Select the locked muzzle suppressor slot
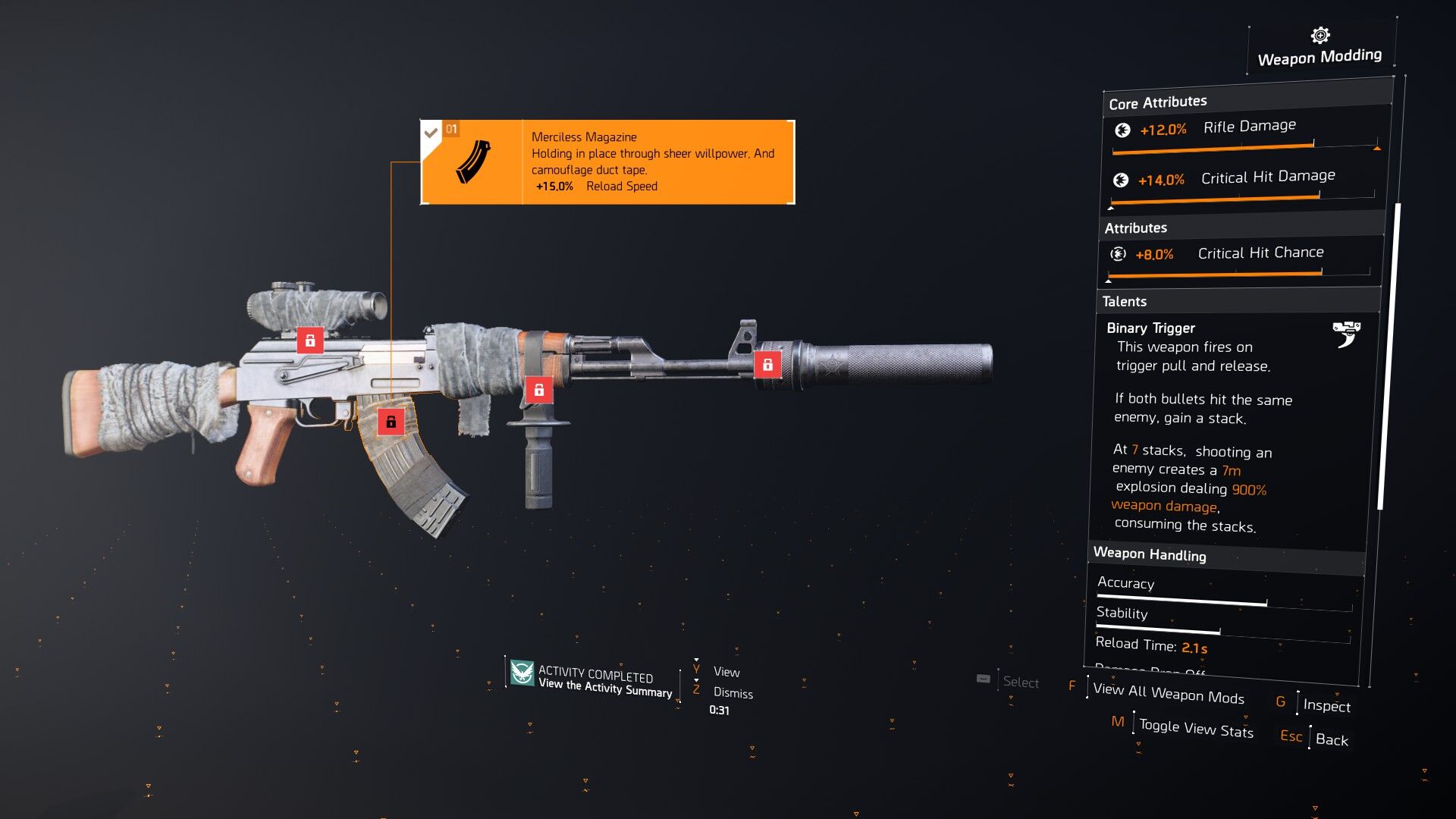Image resolution: width=1456 pixels, height=819 pixels. 767,365
